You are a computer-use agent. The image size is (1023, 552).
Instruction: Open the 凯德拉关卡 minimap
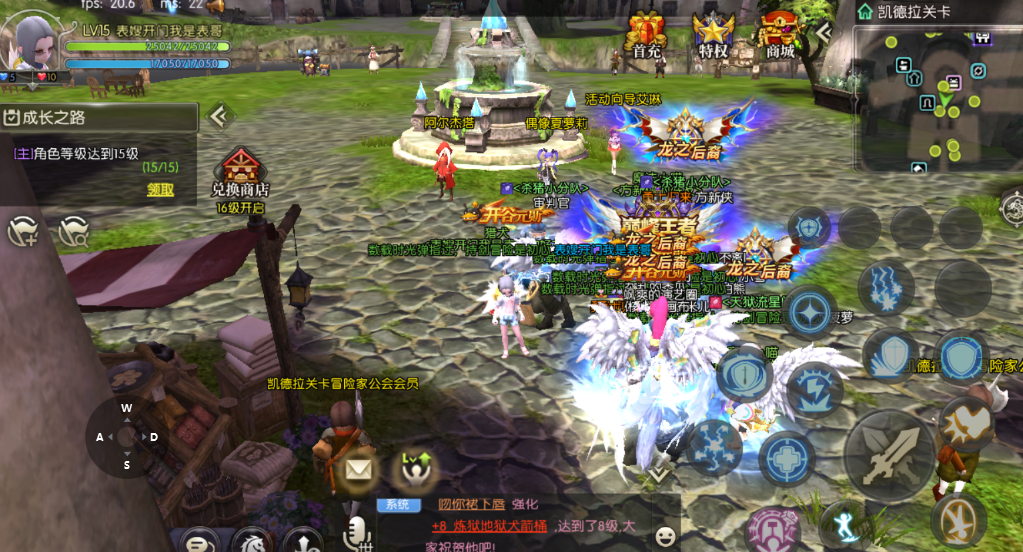point(937,97)
